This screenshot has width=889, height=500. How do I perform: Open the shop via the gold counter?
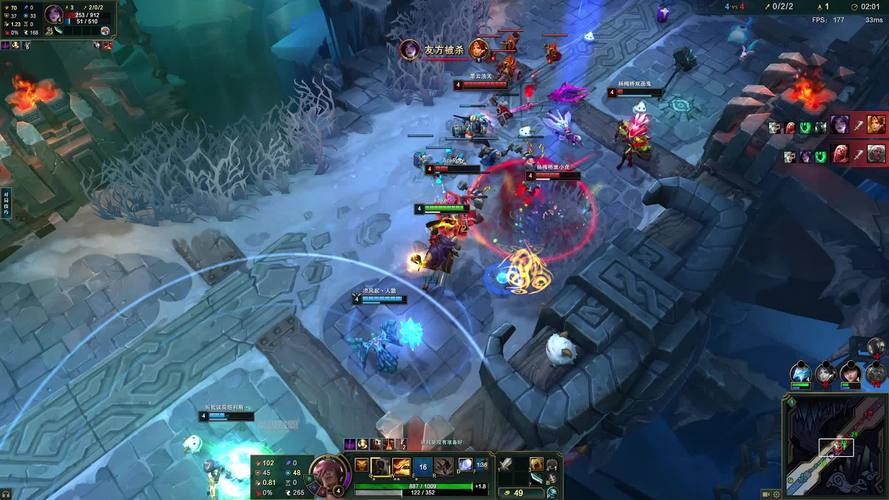tap(518, 492)
